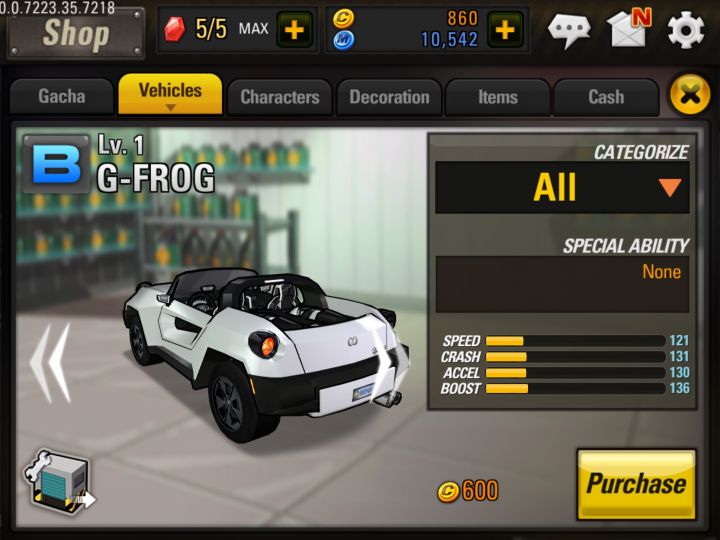Open the Categorize All dropdown
Image resolution: width=720 pixels, height=540 pixels.
(x=562, y=187)
